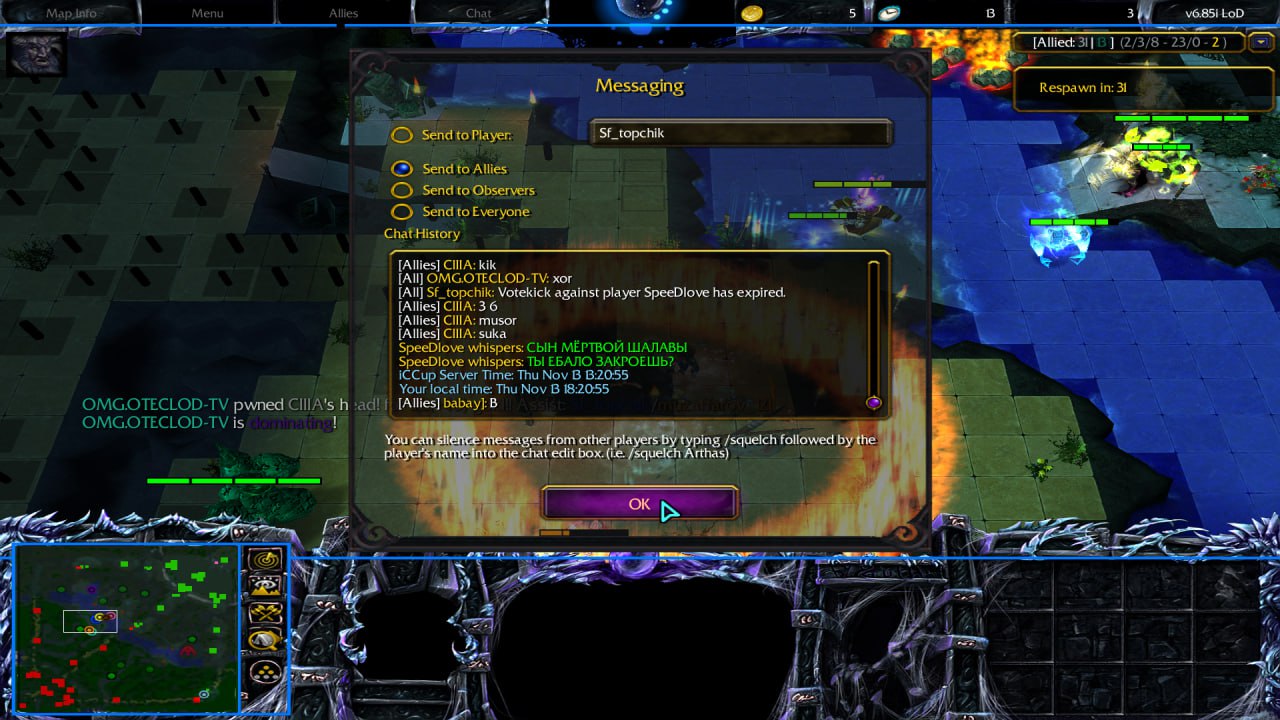The image size is (1280, 720).
Task: Select the hero portrait icon
Action: click(37, 53)
